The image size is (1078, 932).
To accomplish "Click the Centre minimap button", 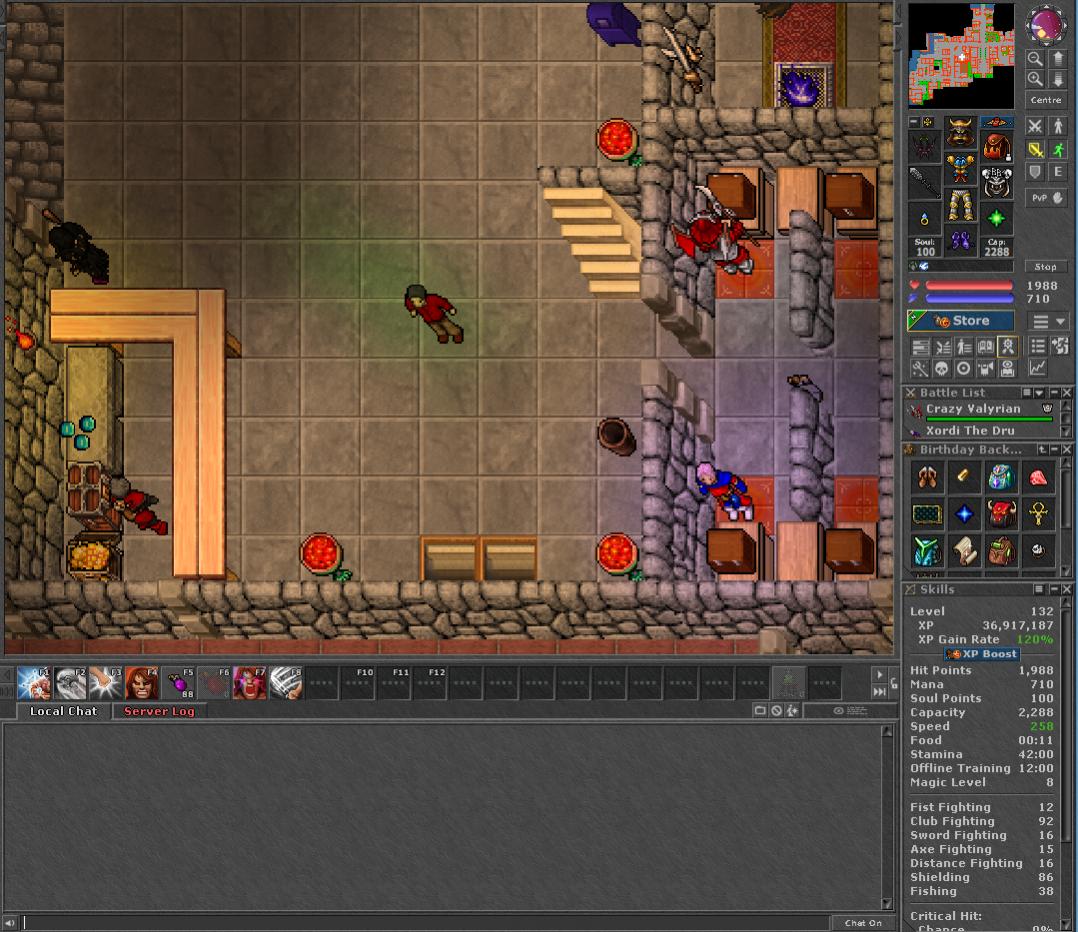I will click(x=1045, y=100).
